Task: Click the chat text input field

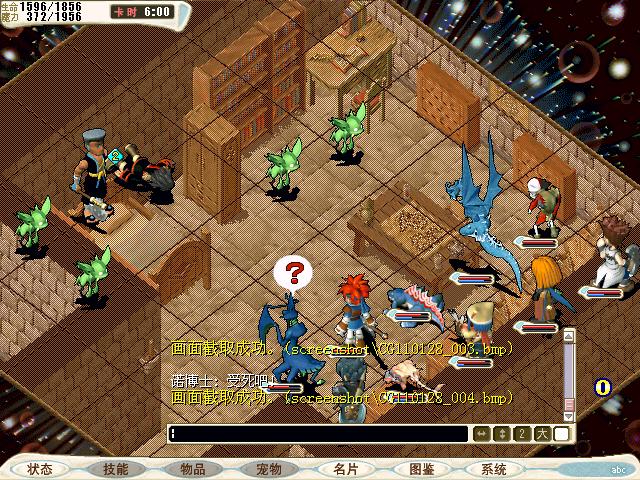Action: click(x=318, y=434)
